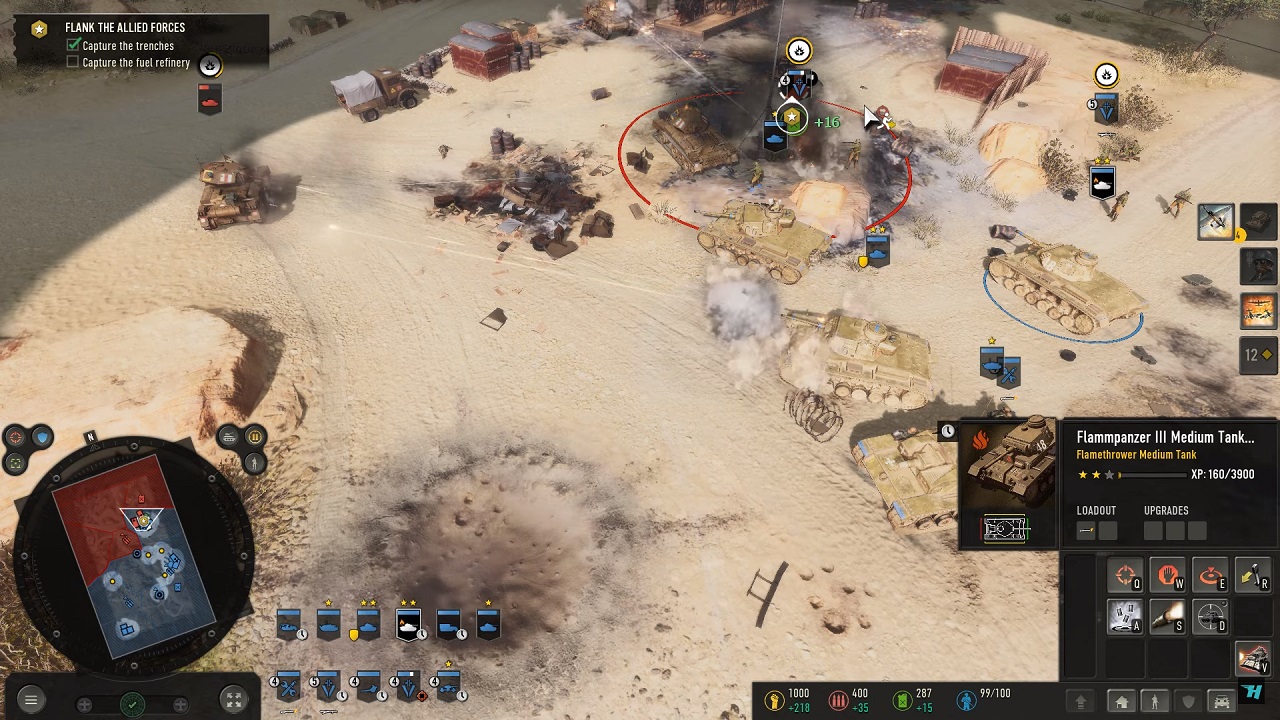Toggle the pause button near the minimap
The height and width of the screenshot is (720, 1280).
point(254,437)
